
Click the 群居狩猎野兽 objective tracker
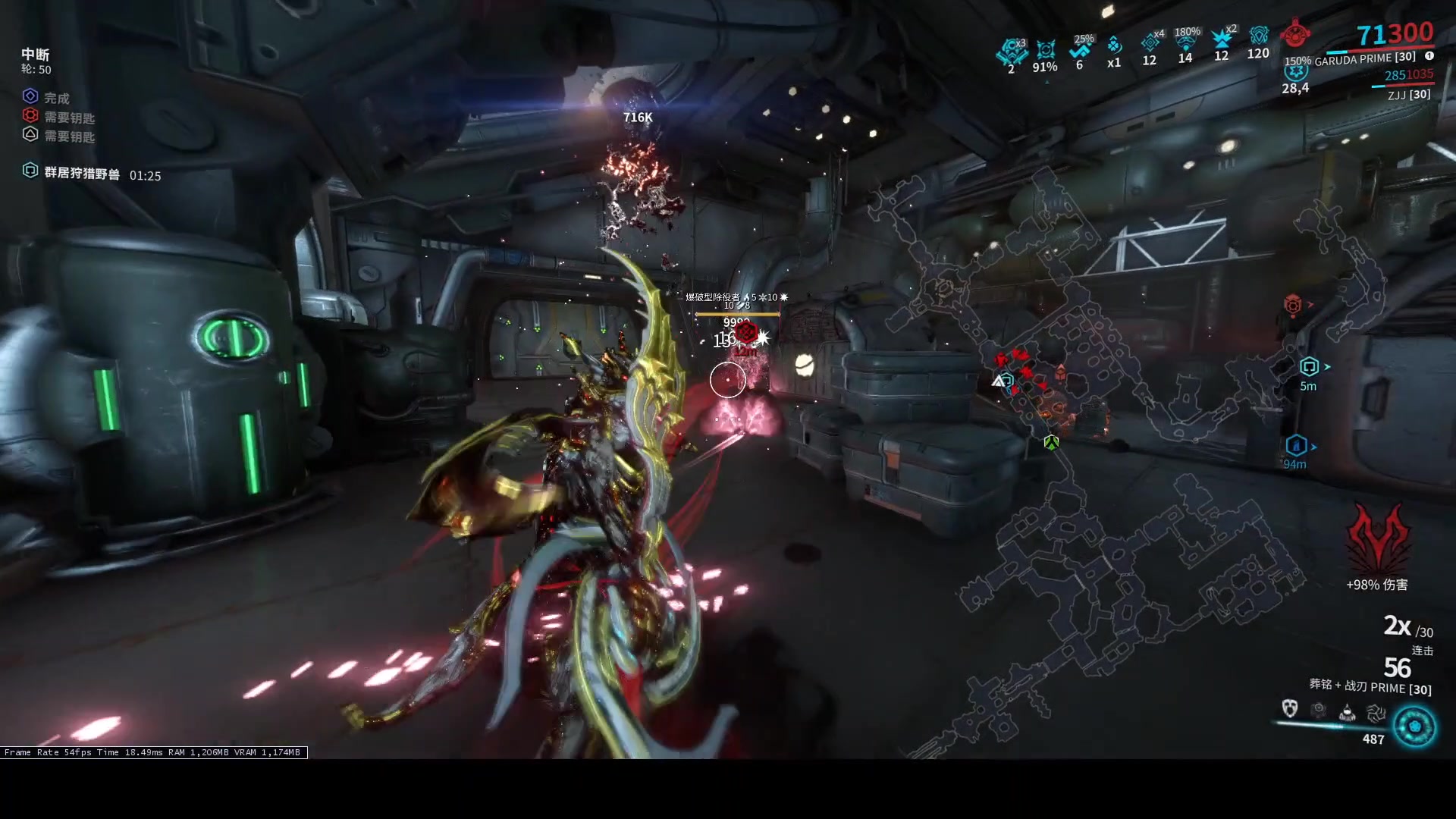click(x=81, y=174)
